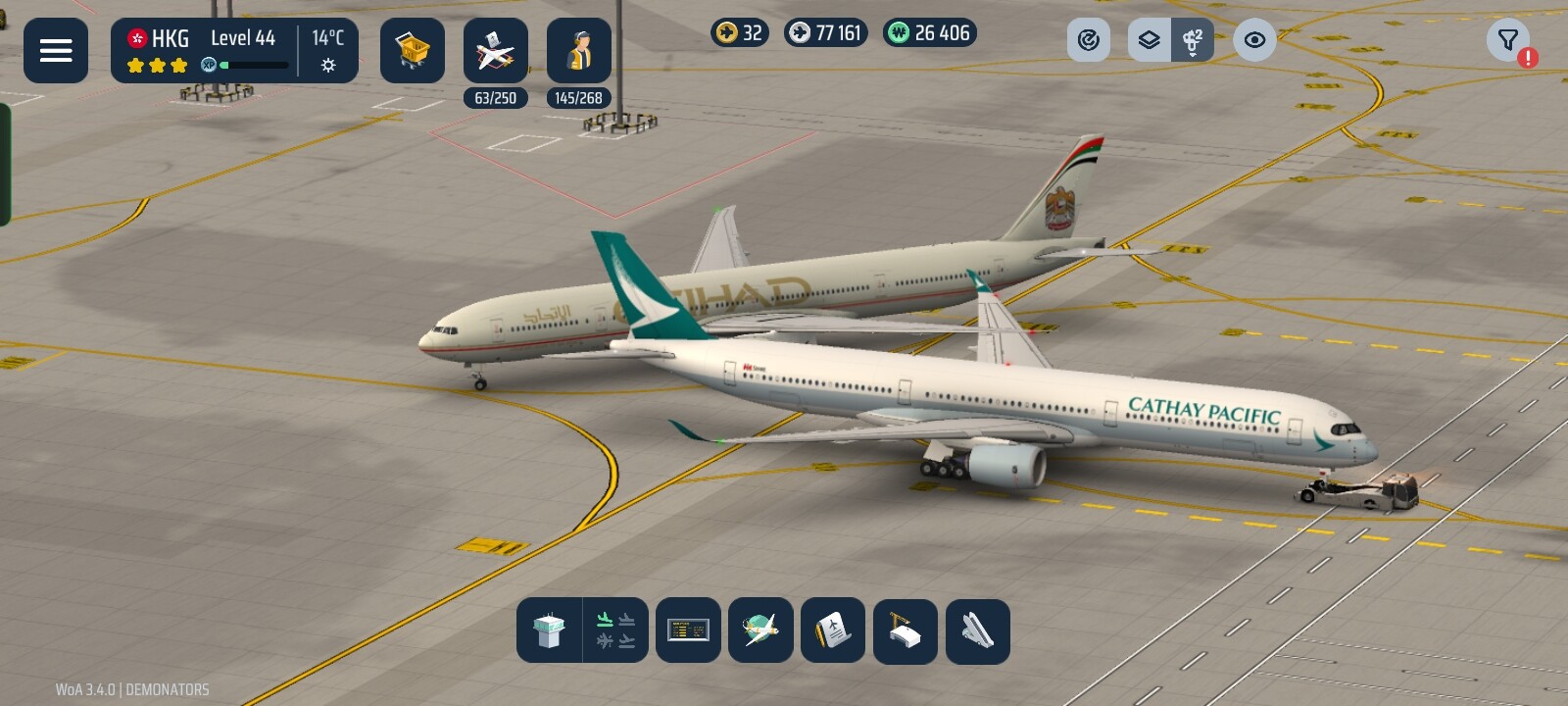Open the HKG Level 44 airport info panel
Screen dimensions: 1568x706
click(234, 51)
